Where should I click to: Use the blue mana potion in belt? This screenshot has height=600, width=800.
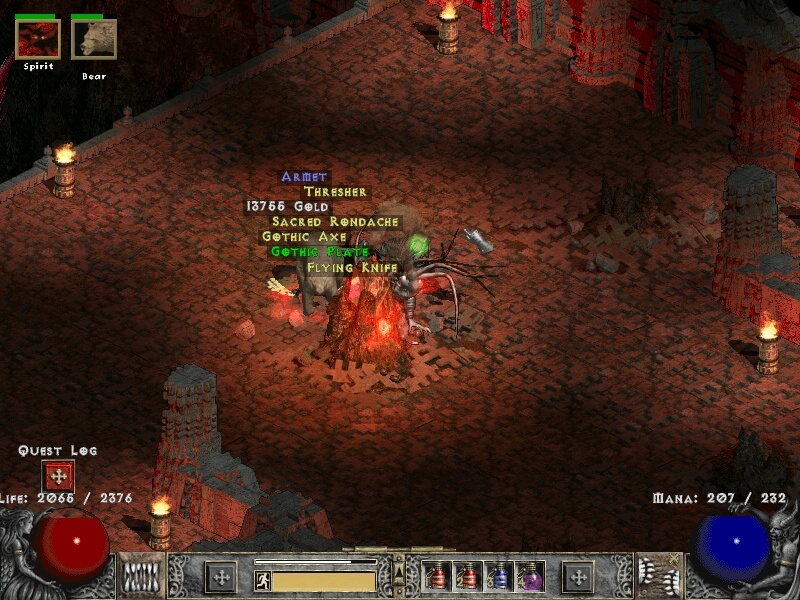pyautogui.click(x=499, y=576)
